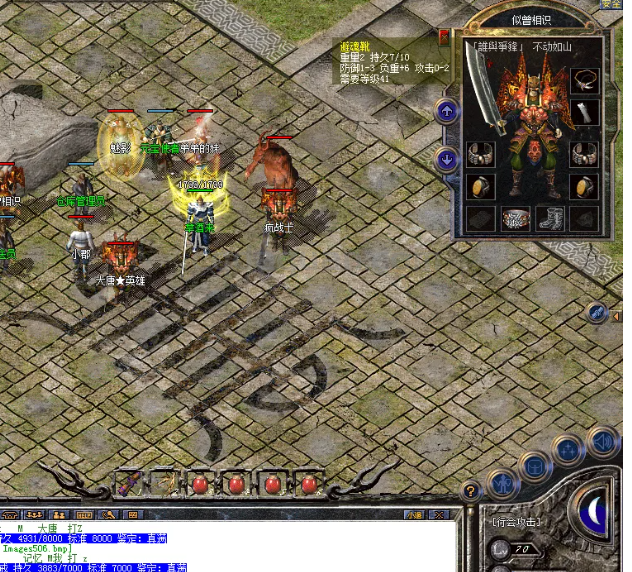Select the necklace equipment slot
The width and height of the screenshot is (632, 572).
point(584,79)
